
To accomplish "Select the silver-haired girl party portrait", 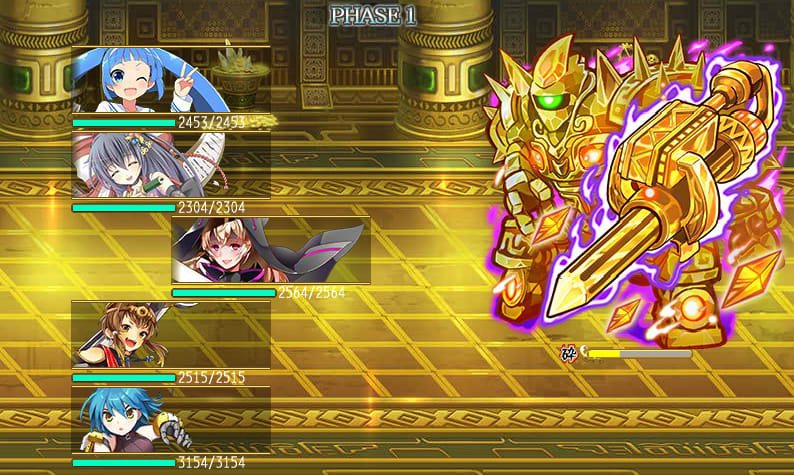I will [170, 166].
